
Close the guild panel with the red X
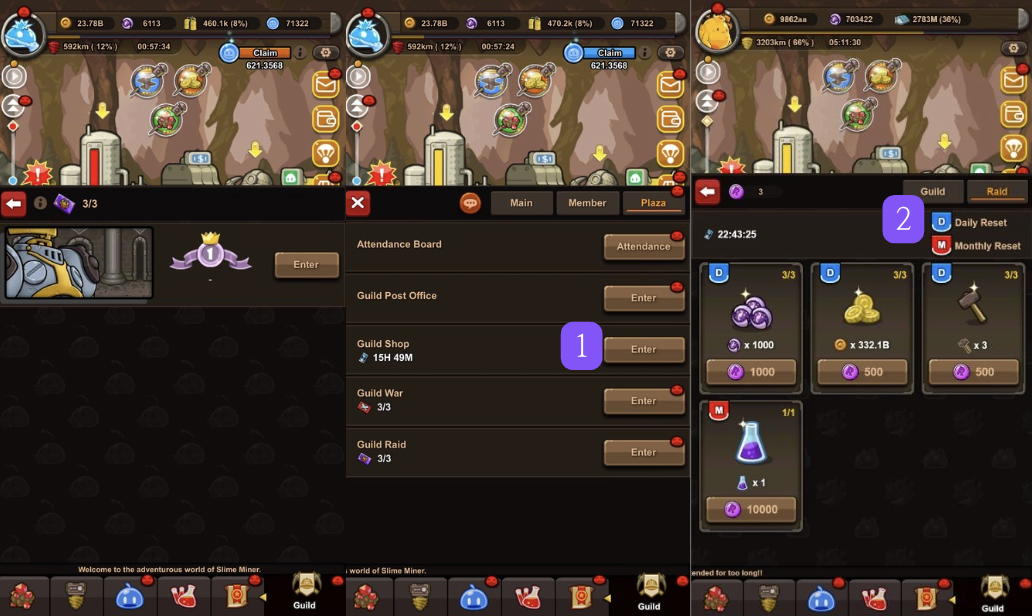(358, 203)
